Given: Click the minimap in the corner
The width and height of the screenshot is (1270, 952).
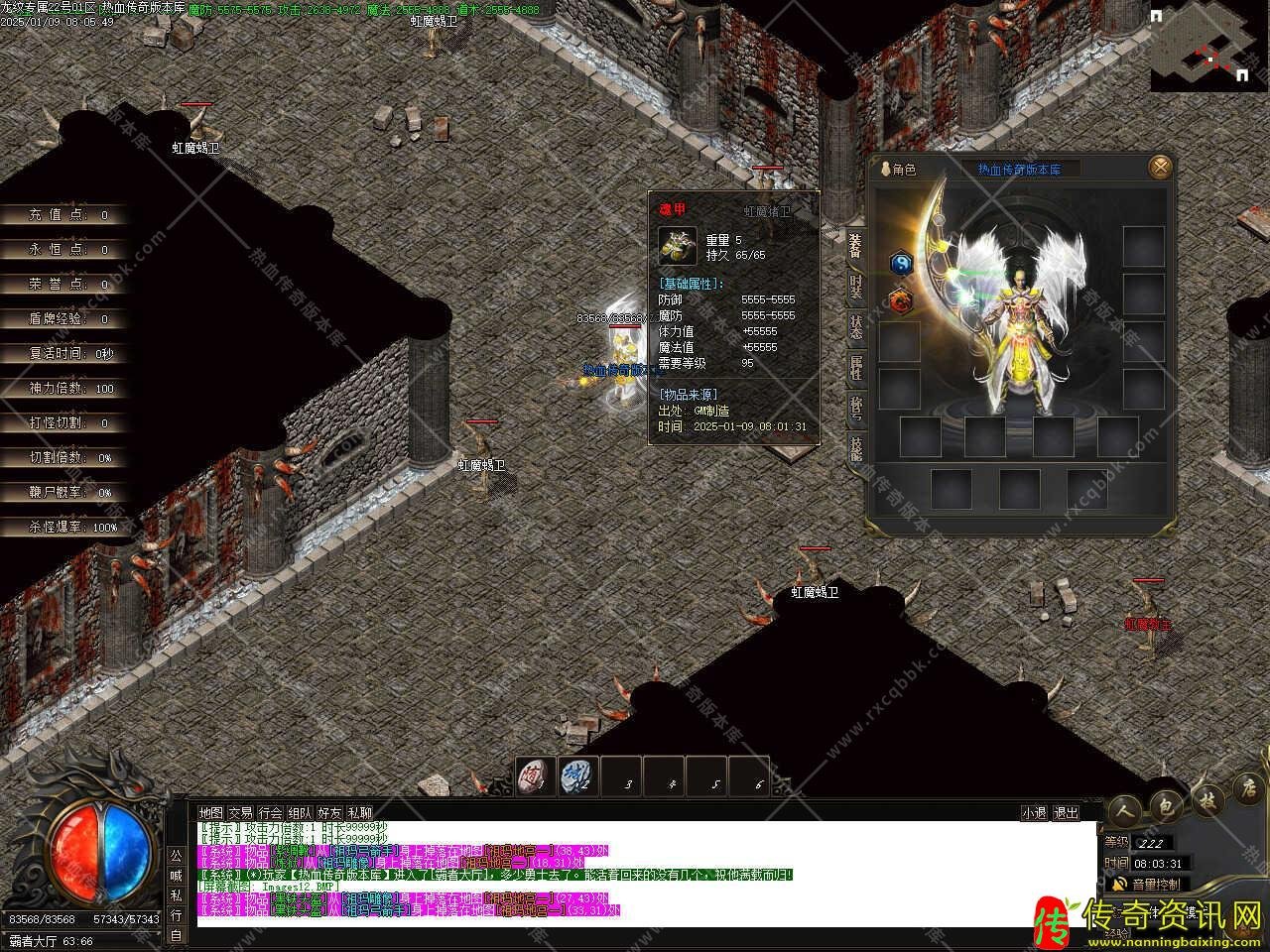Looking at the screenshot, I should pos(1208,48).
